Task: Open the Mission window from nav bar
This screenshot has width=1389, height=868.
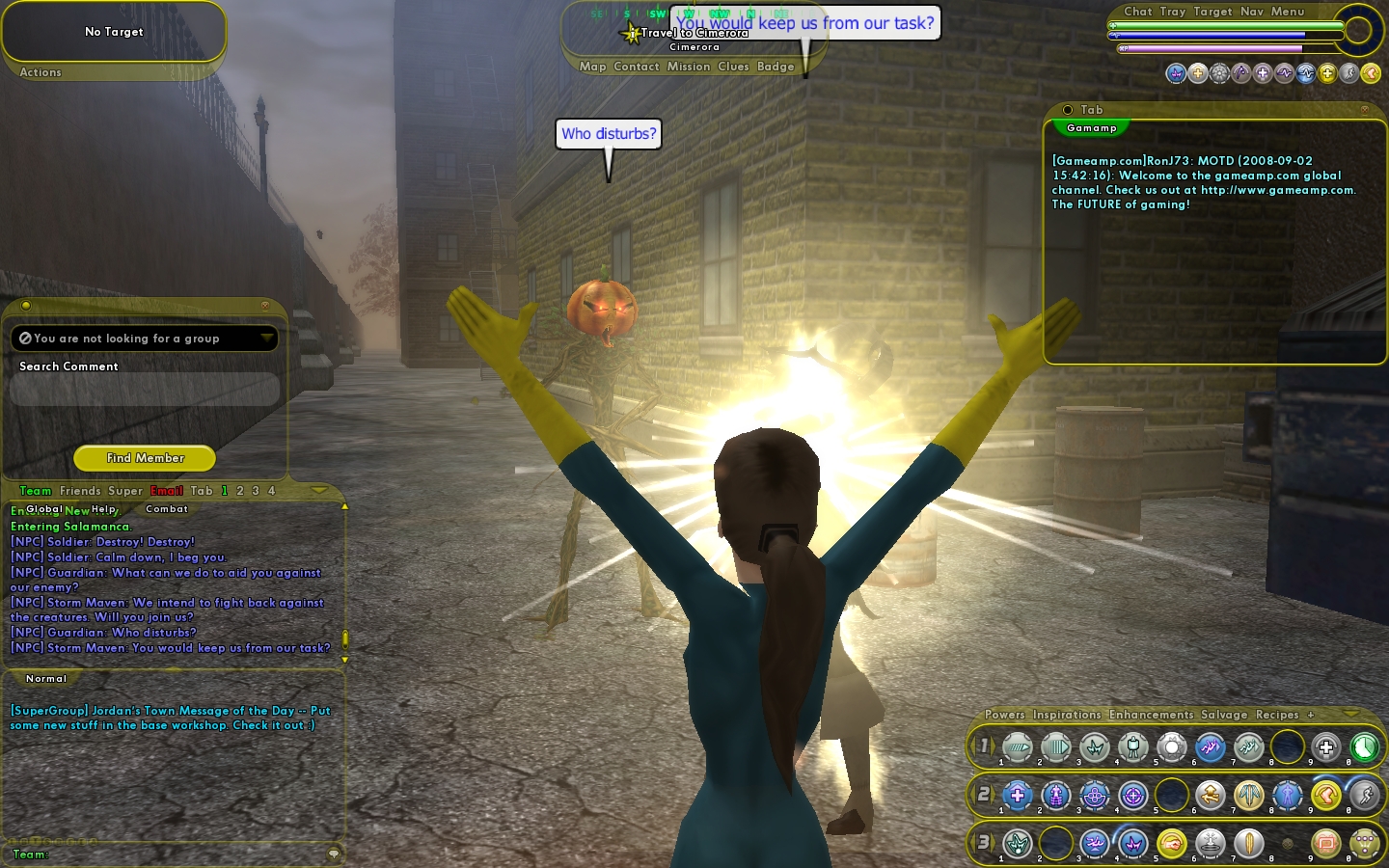Action: coord(689,67)
